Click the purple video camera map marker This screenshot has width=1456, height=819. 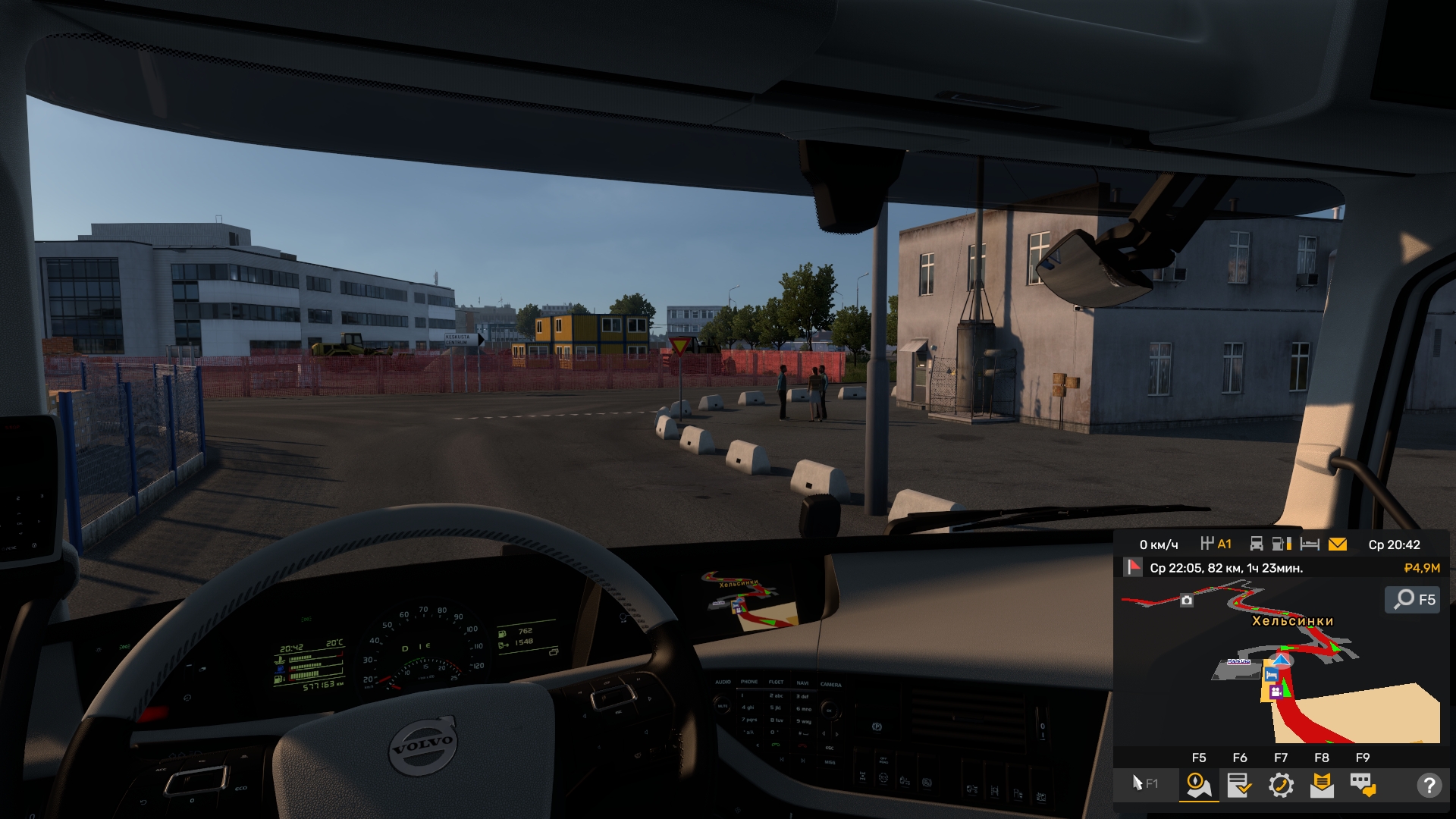coord(1276,692)
